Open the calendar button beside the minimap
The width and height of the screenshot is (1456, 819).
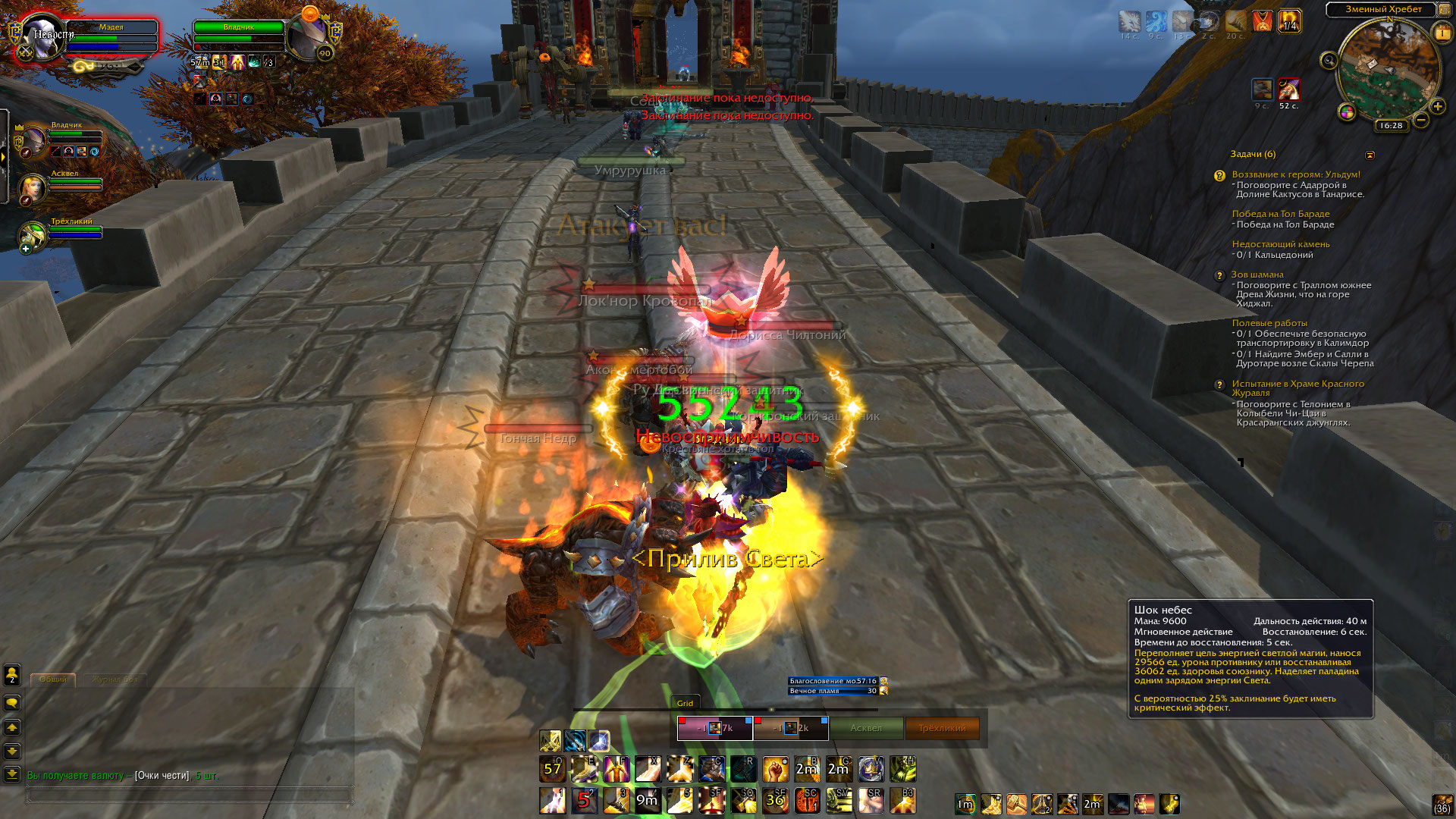point(1442,33)
